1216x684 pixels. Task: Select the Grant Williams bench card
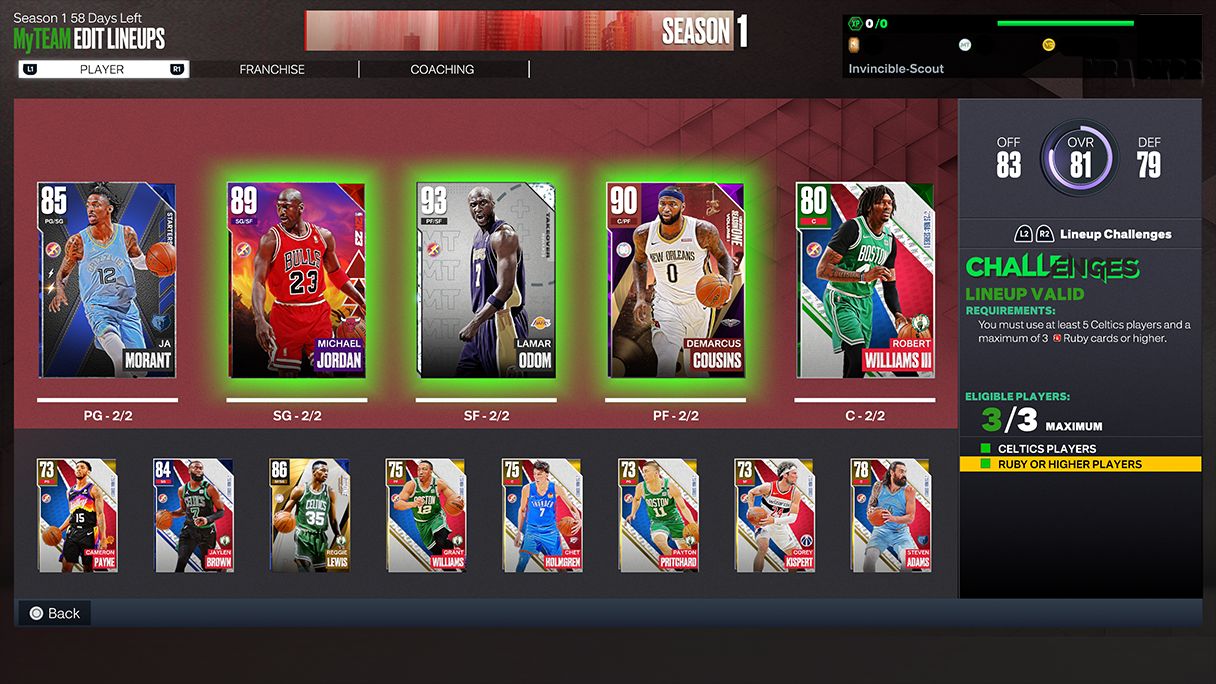tap(426, 515)
